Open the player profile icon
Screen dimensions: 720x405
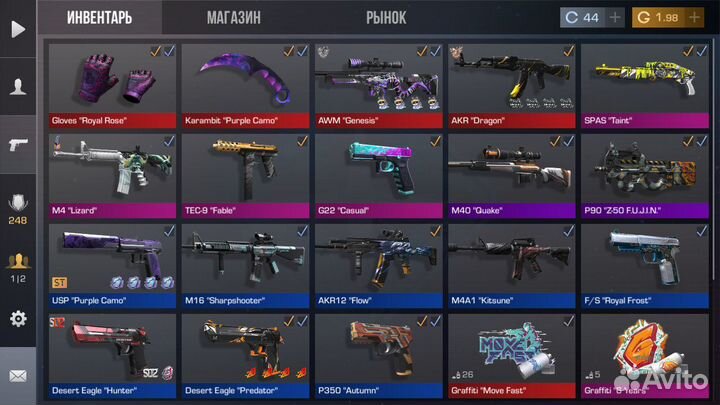(x=18, y=87)
